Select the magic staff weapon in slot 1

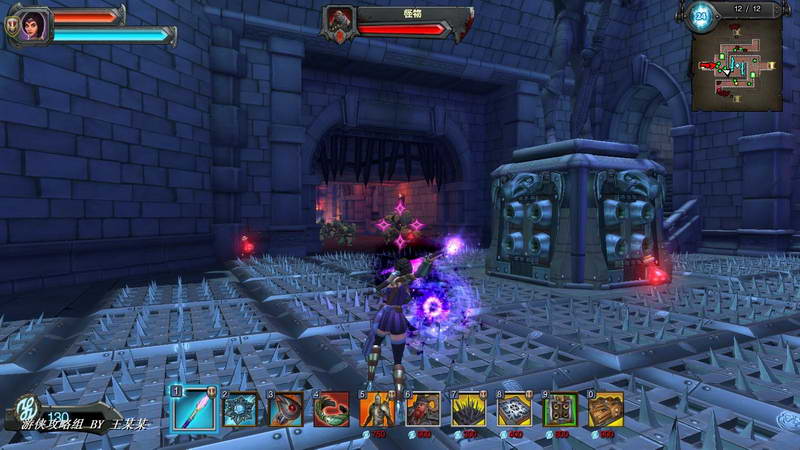pyautogui.click(x=192, y=409)
